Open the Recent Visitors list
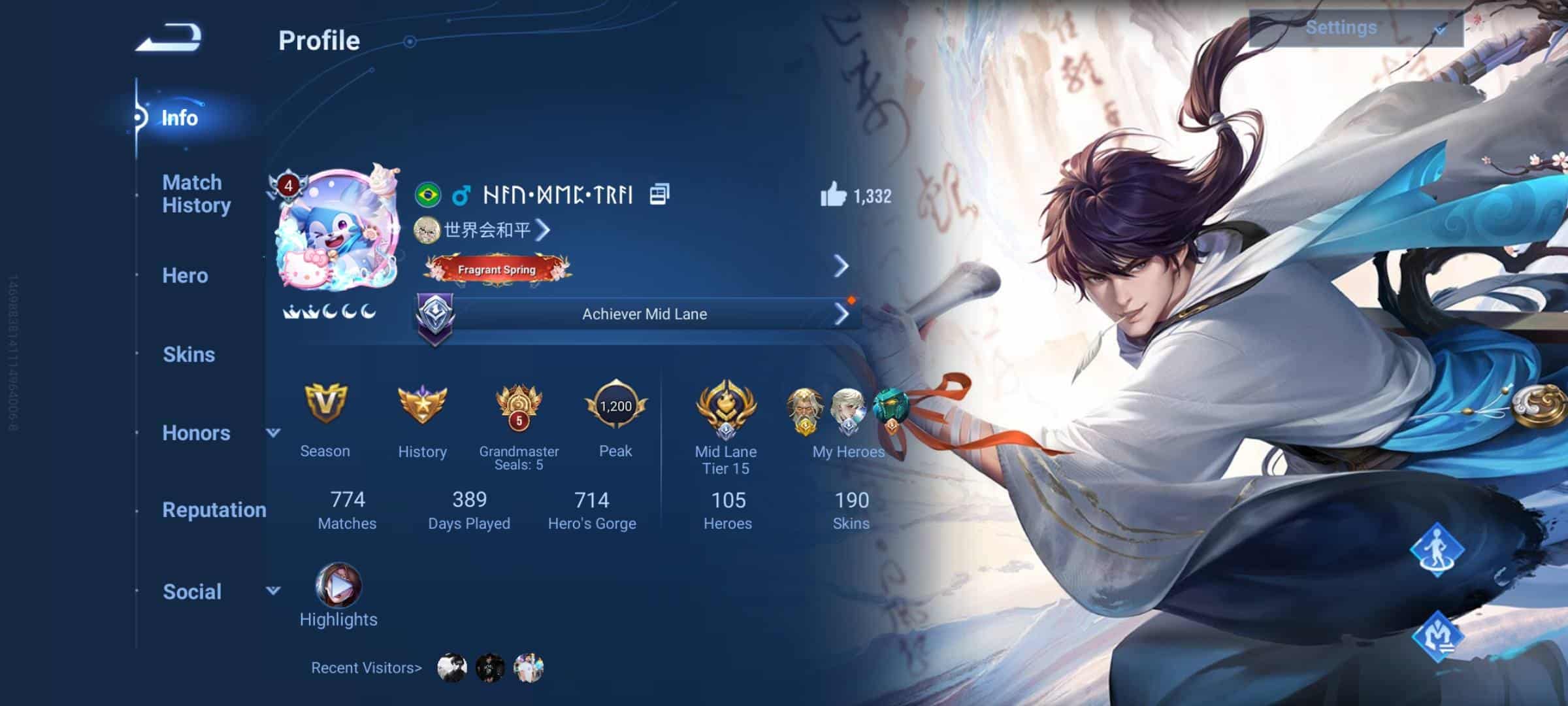1568x706 pixels. 367,668
